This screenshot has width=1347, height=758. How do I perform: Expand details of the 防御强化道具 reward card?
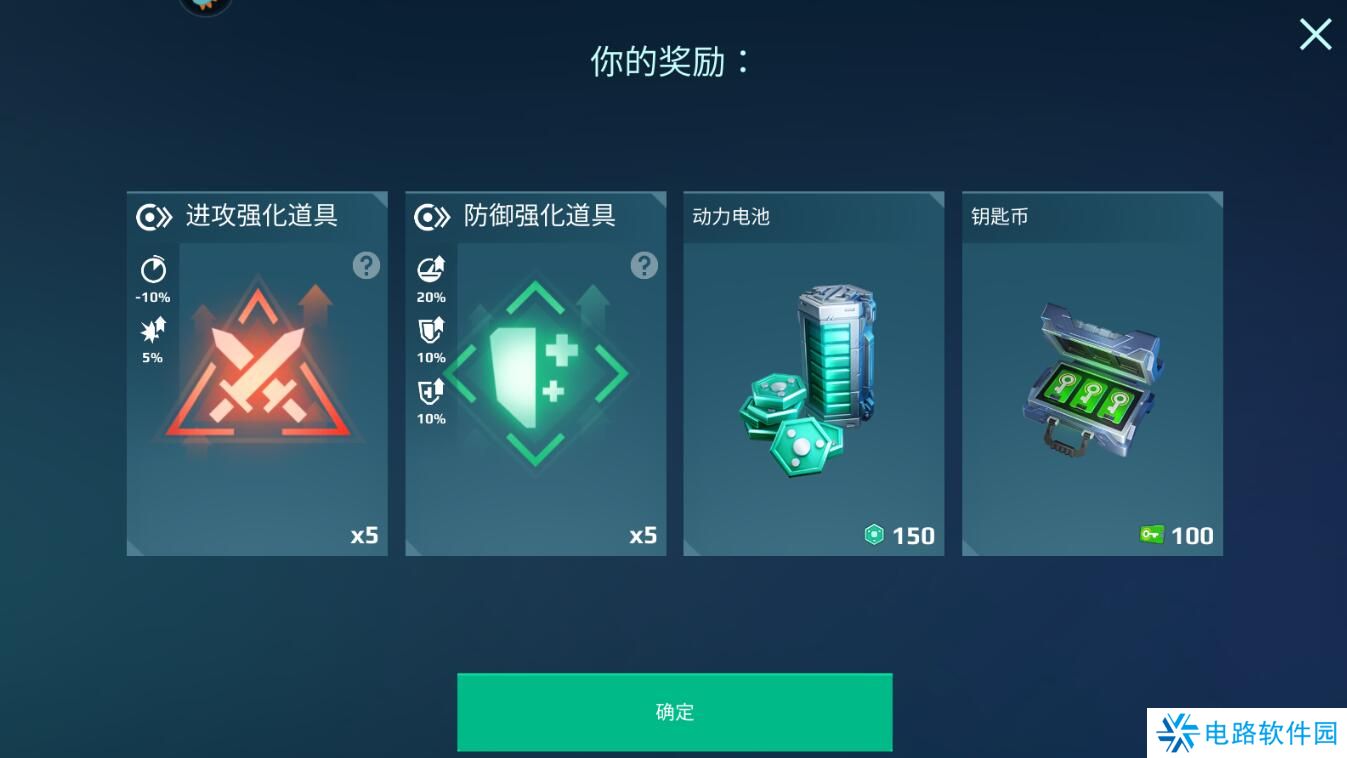coord(535,373)
